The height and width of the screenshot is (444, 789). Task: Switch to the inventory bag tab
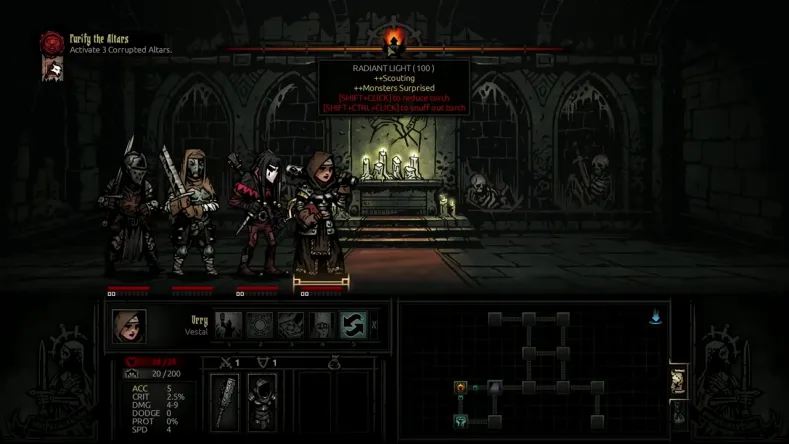678,412
